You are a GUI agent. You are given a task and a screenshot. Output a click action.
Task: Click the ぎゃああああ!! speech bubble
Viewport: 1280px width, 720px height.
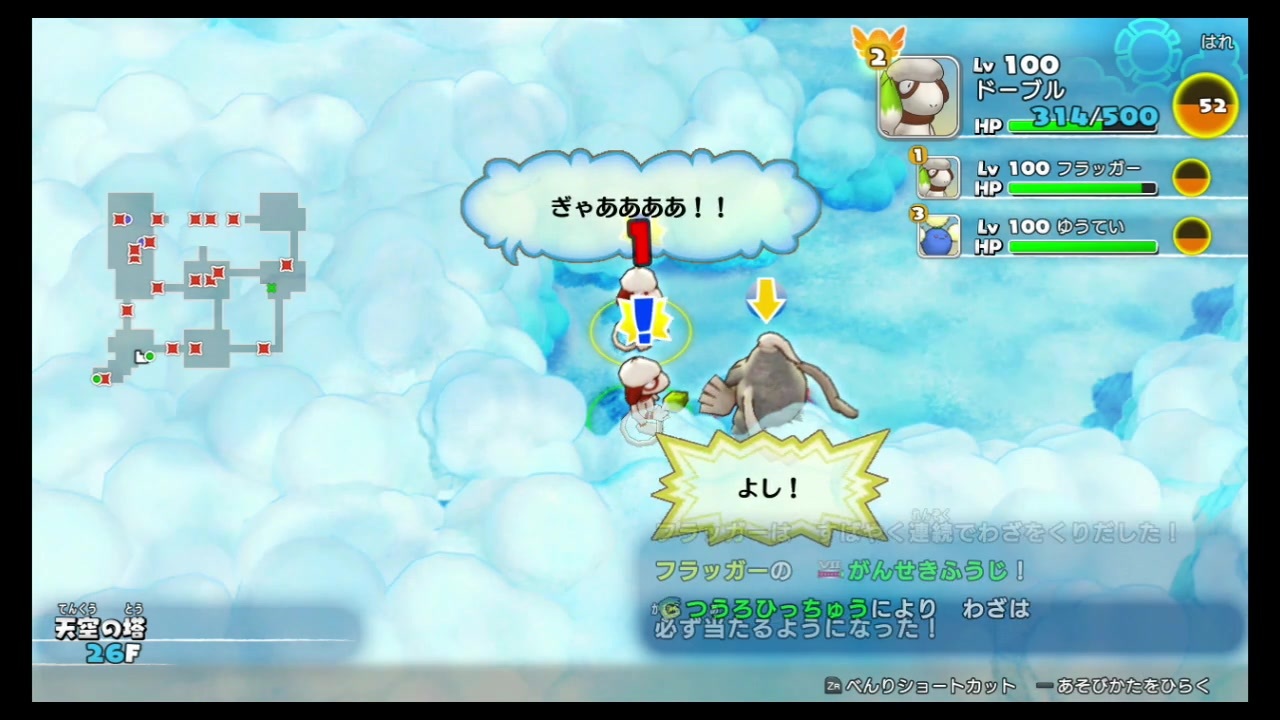640,207
